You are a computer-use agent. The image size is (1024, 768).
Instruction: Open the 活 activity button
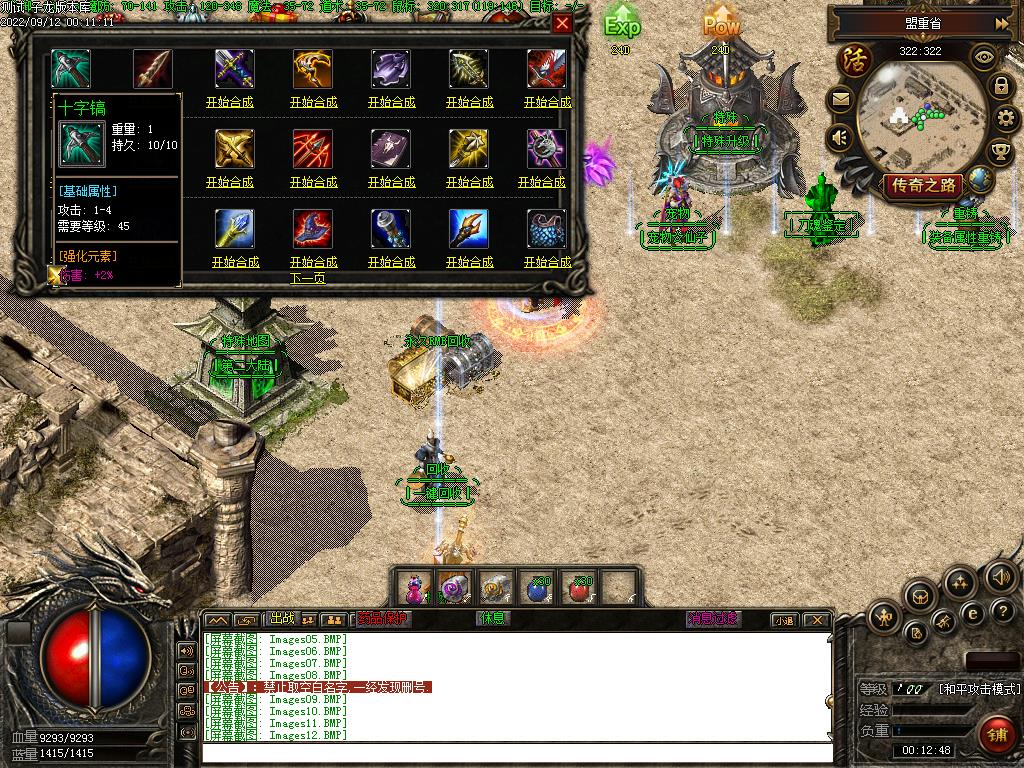point(855,57)
